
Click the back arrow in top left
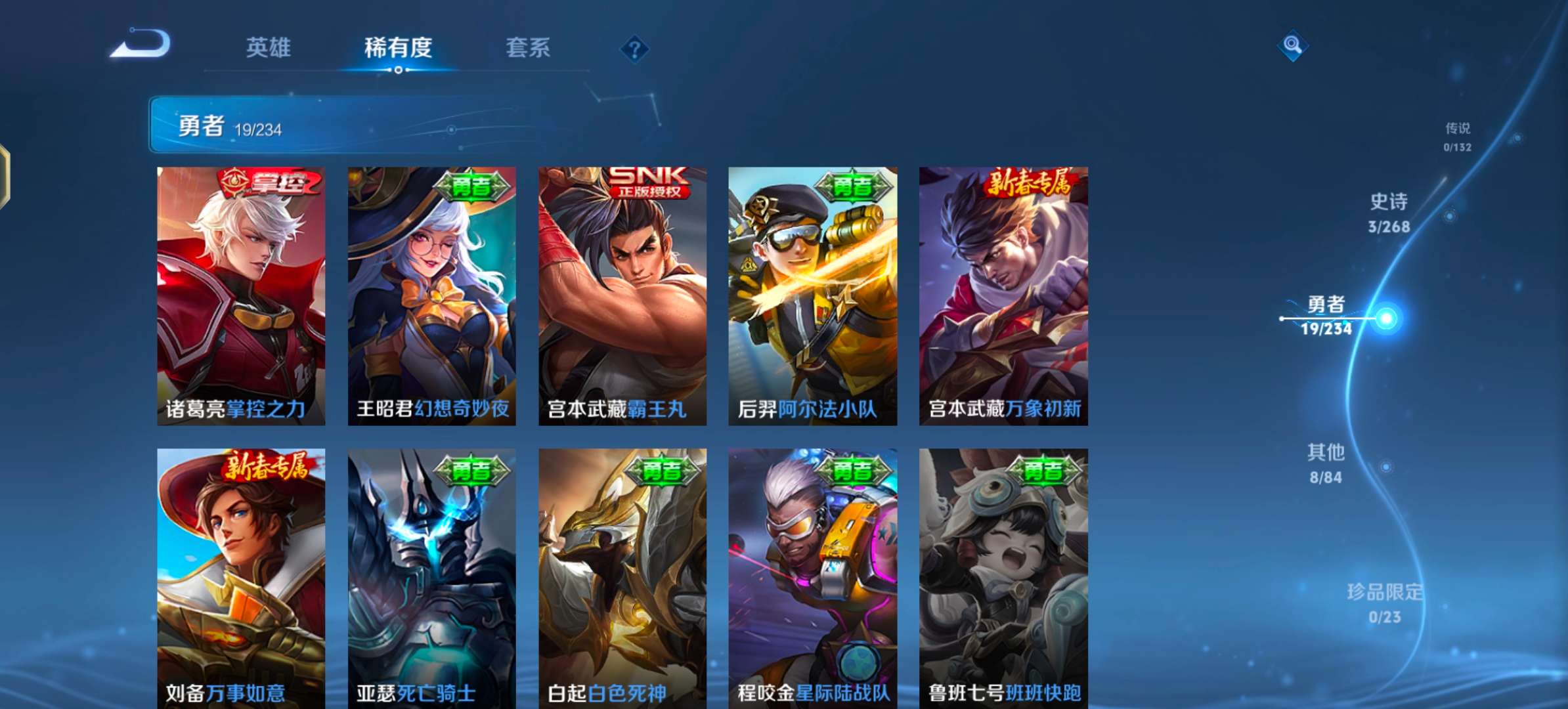(140, 47)
